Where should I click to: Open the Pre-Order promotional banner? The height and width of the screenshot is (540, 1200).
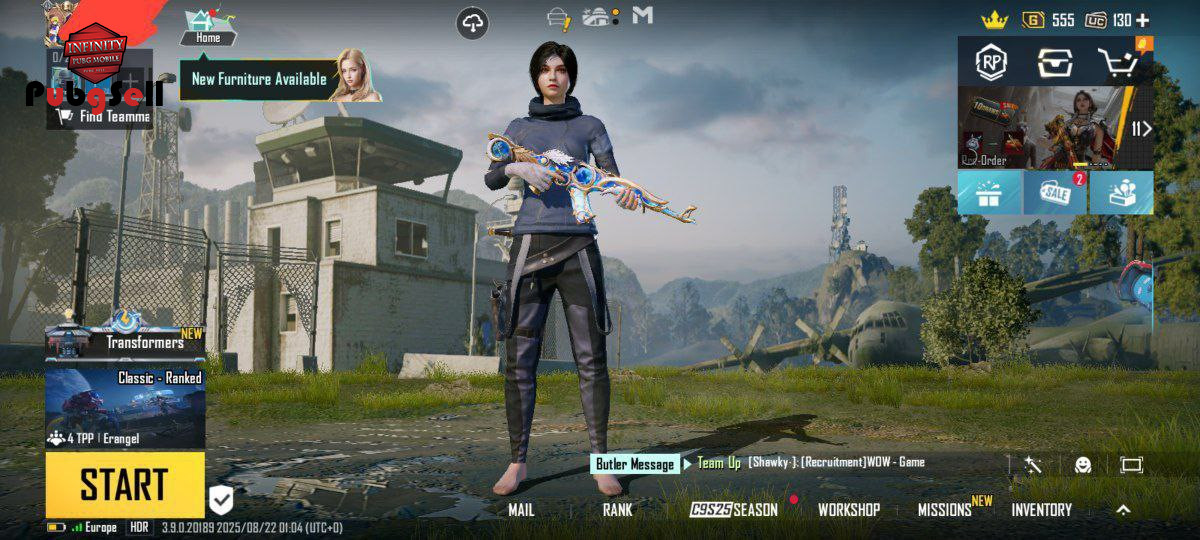point(1043,127)
